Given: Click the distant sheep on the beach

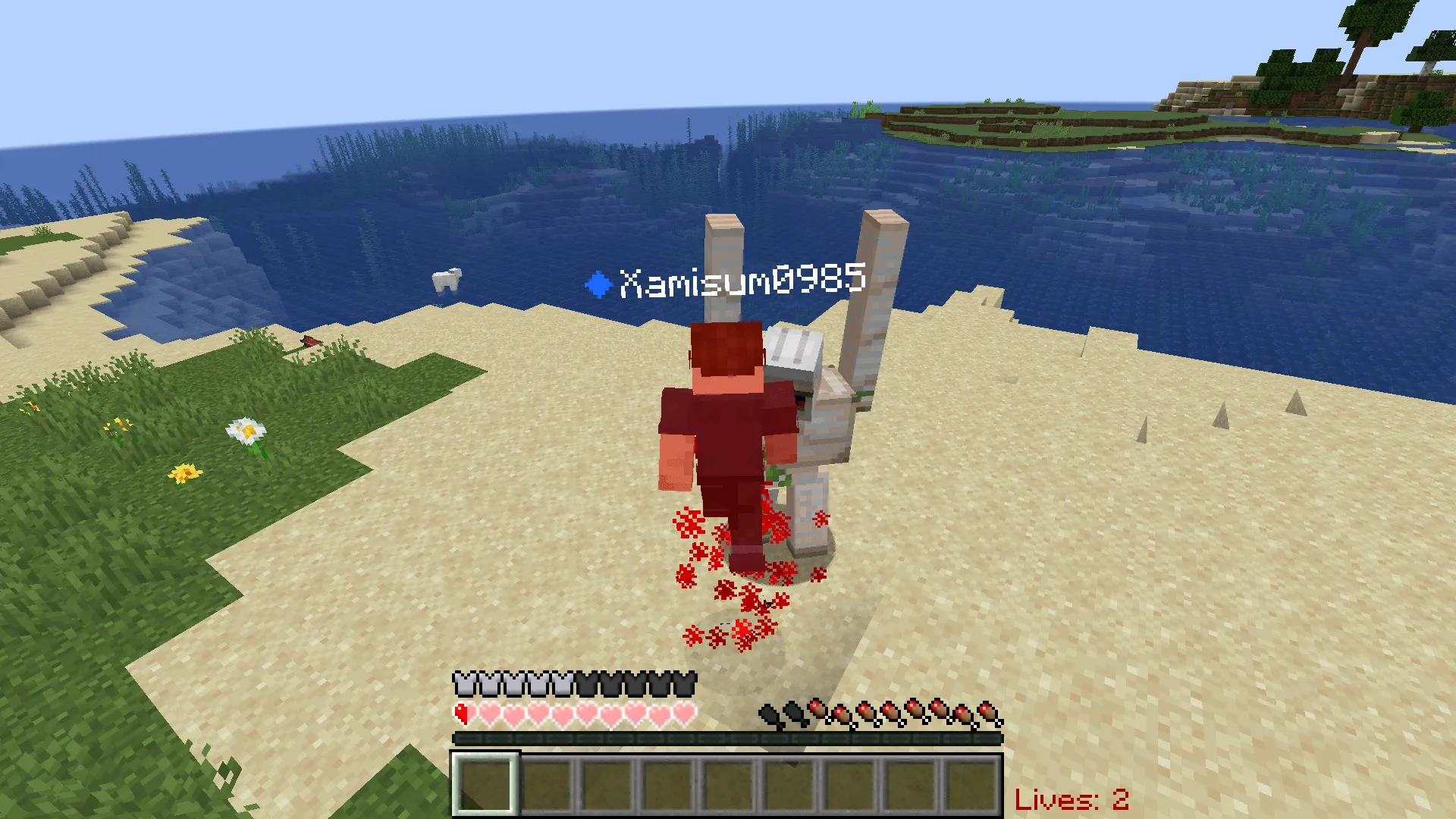Looking at the screenshot, I should [x=446, y=280].
